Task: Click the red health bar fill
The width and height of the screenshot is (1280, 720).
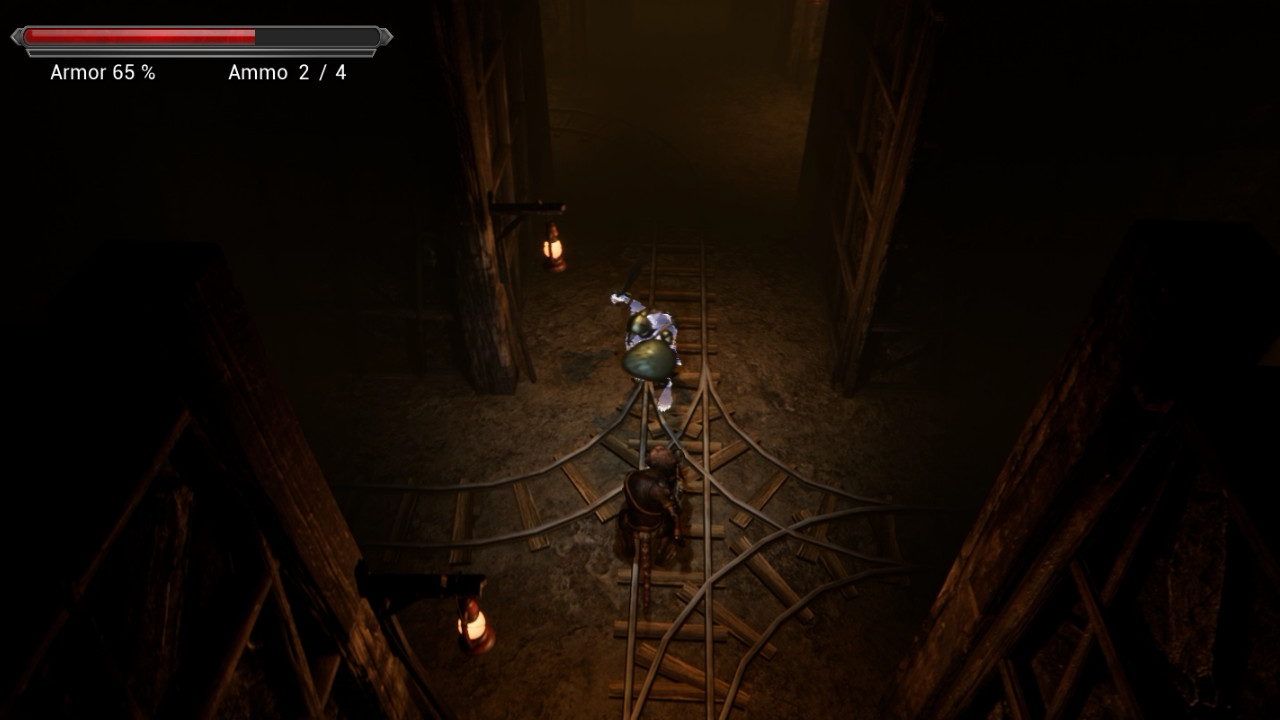Action: [140, 37]
